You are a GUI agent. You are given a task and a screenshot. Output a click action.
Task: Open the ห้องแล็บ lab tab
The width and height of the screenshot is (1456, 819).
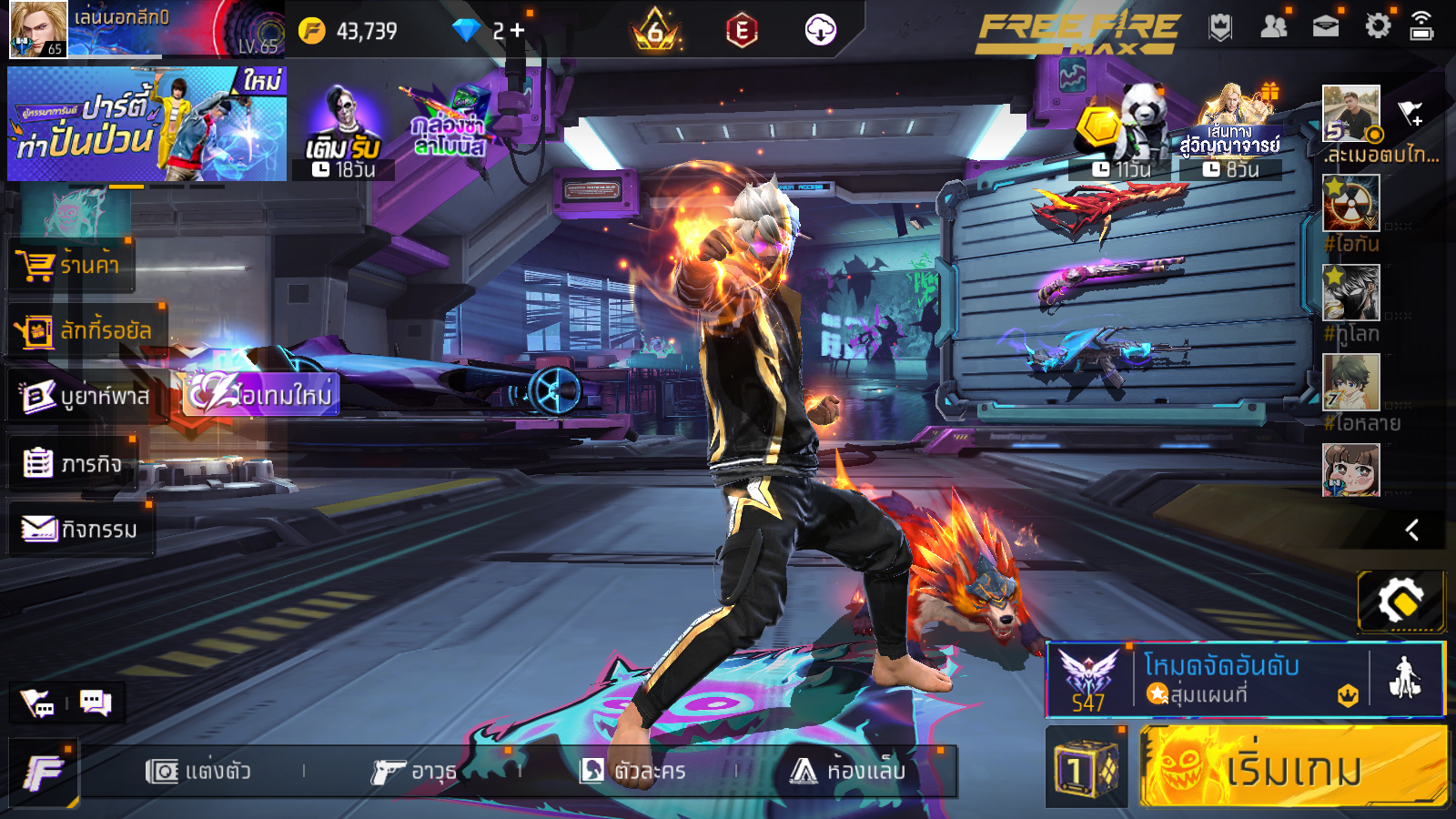pyautogui.click(x=848, y=772)
